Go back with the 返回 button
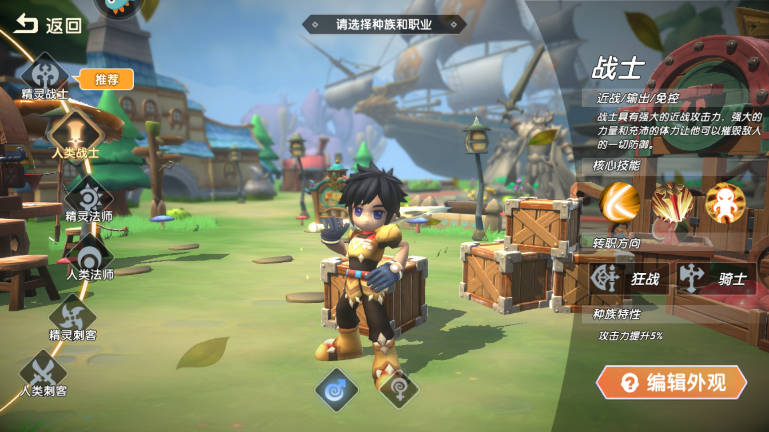Image resolution: width=769 pixels, height=432 pixels. 48,25
